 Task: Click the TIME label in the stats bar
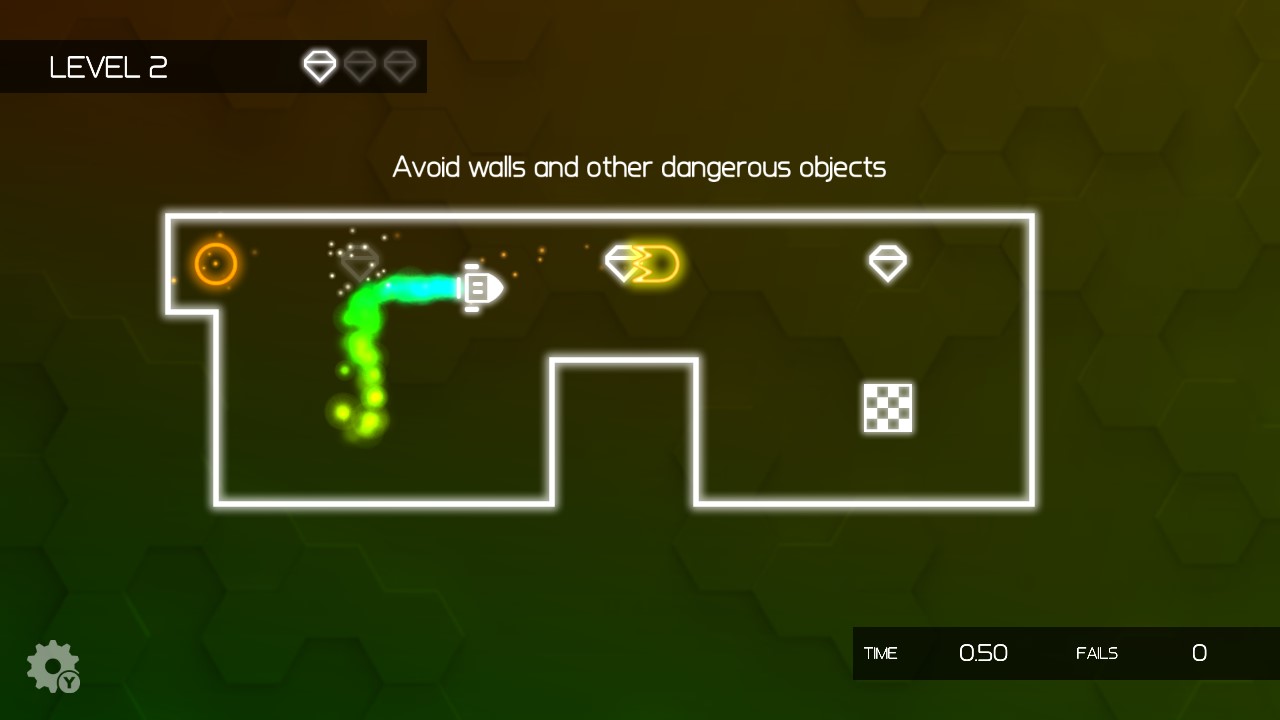tap(881, 654)
